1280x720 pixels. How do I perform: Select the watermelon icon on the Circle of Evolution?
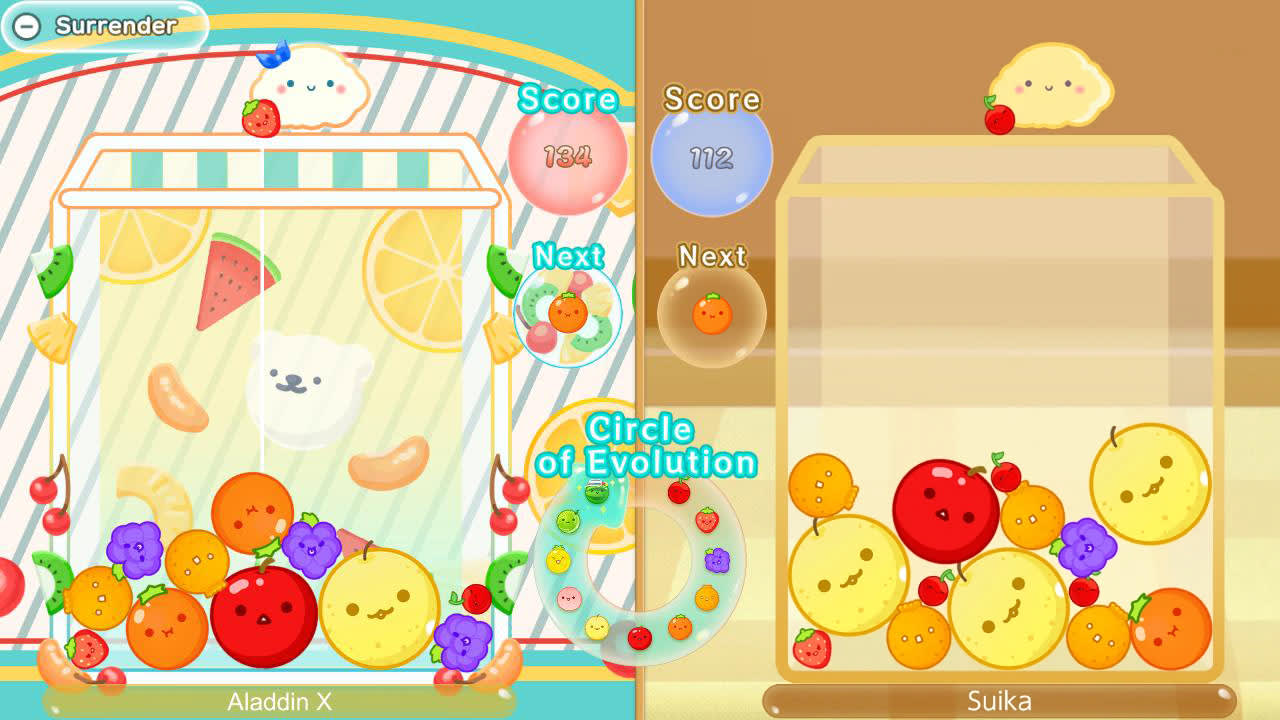597,494
